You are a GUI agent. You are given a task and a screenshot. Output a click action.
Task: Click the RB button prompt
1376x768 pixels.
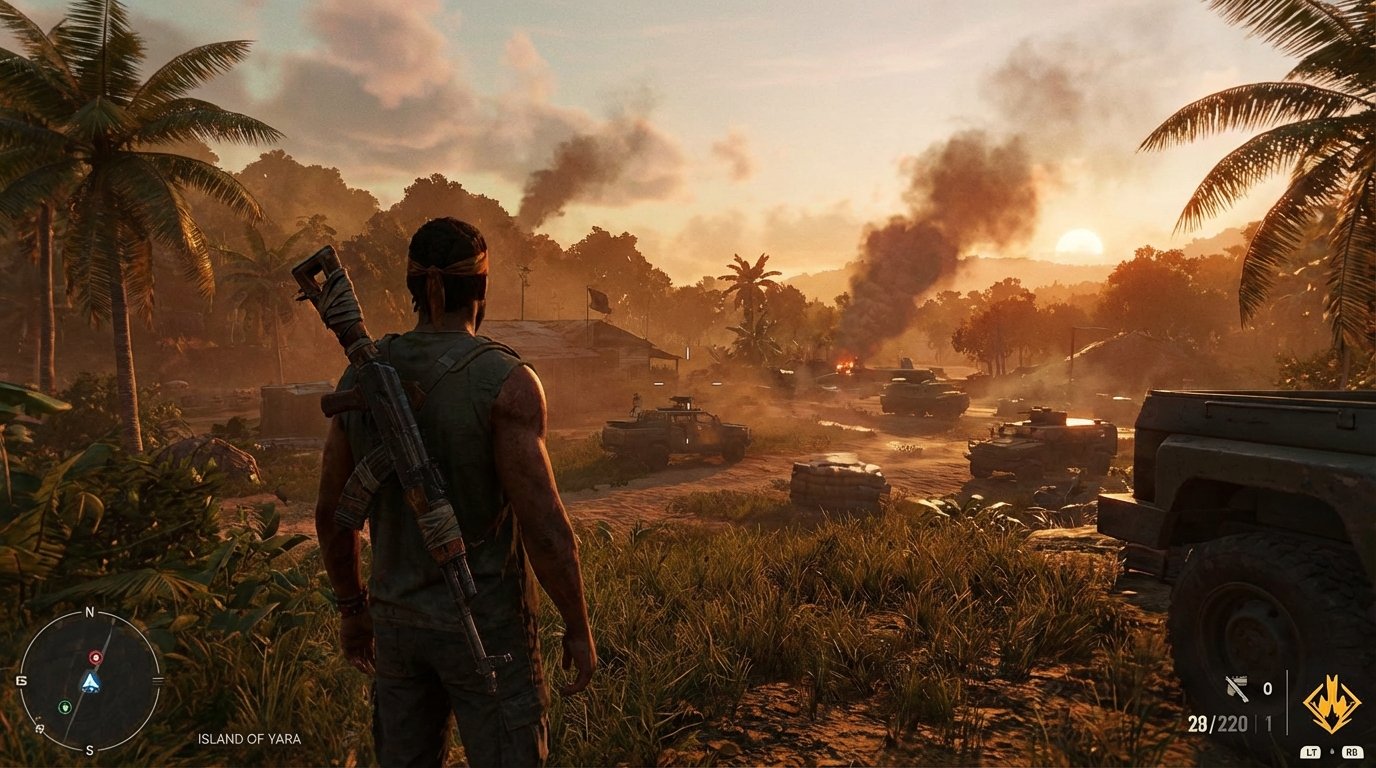click(1352, 751)
